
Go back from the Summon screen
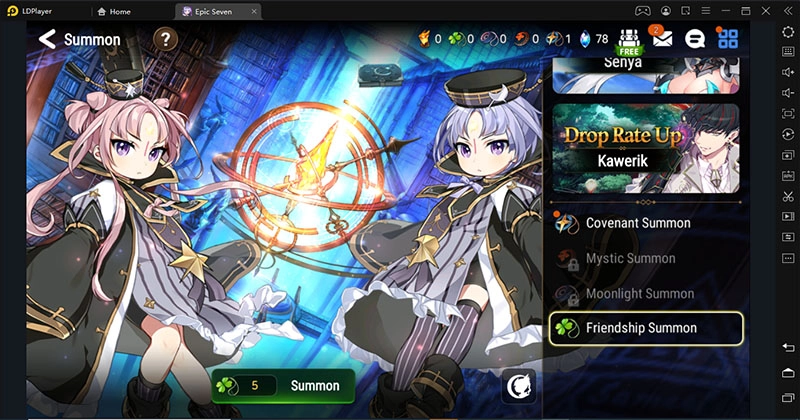tap(46, 40)
